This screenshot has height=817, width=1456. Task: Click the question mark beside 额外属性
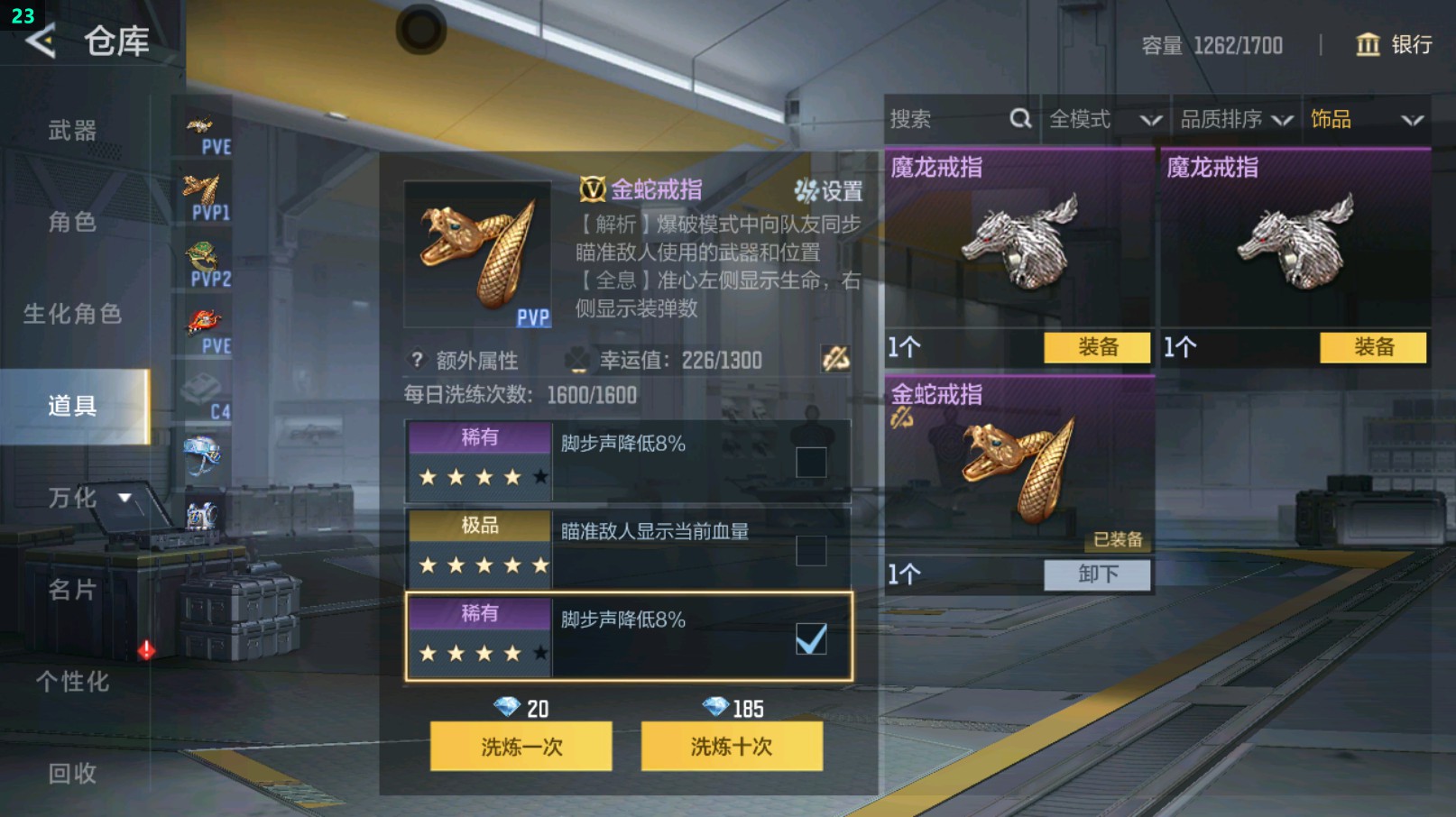[x=415, y=360]
